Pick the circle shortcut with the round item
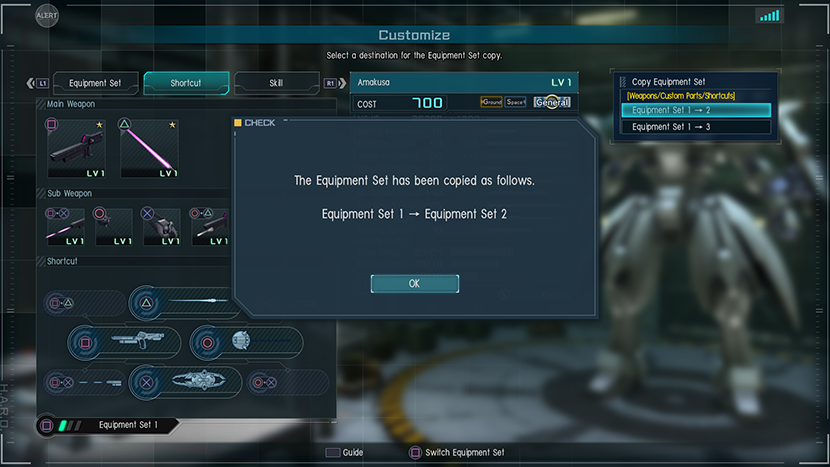The height and width of the screenshot is (467, 830). 246,342
